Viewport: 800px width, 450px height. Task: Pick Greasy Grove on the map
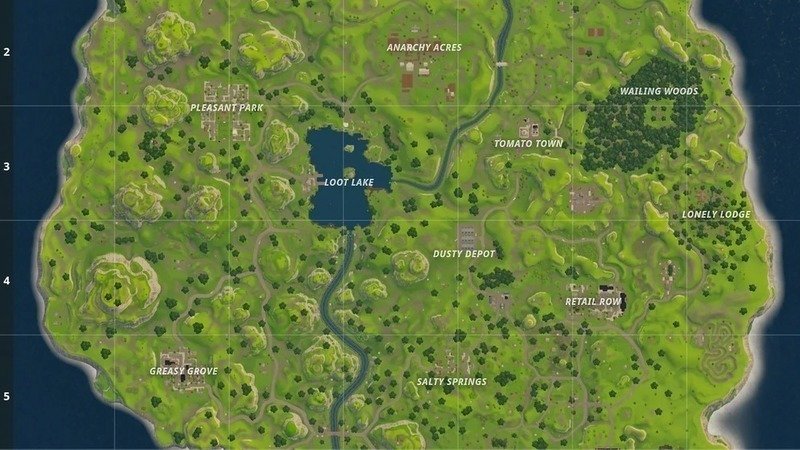click(x=184, y=371)
